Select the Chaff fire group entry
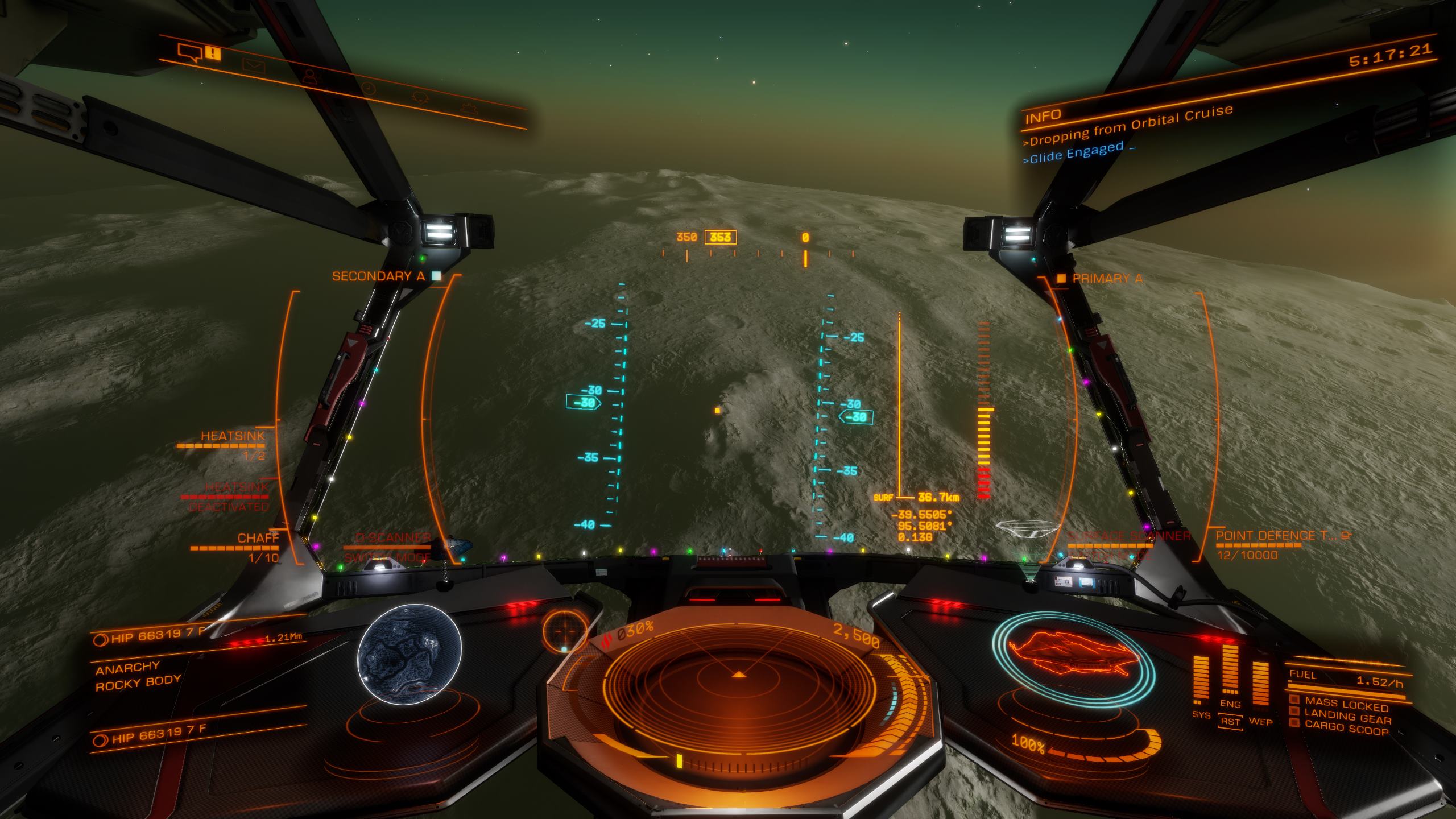 coord(258,539)
